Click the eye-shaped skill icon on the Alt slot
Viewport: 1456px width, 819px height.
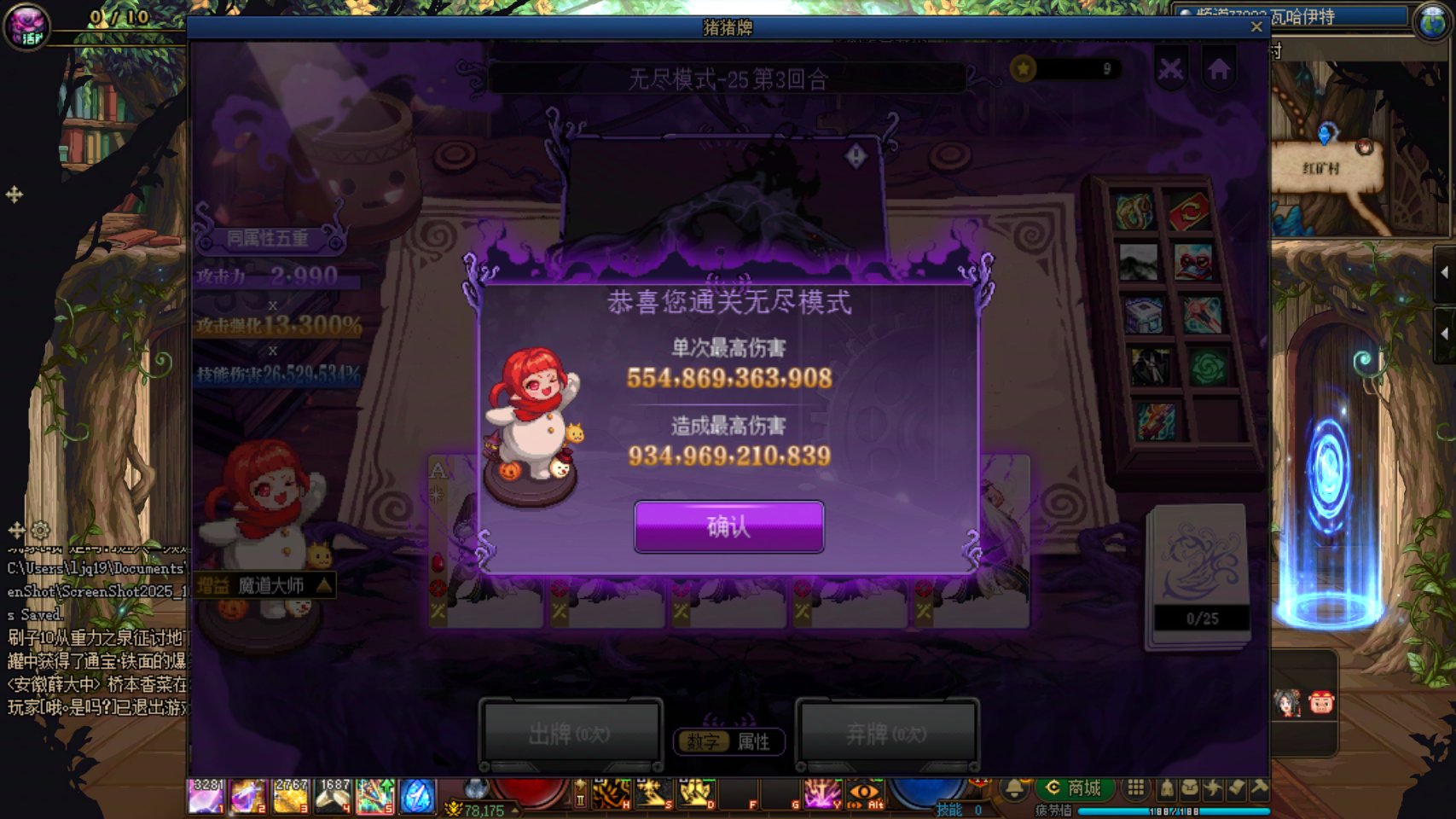tap(863, 793)
